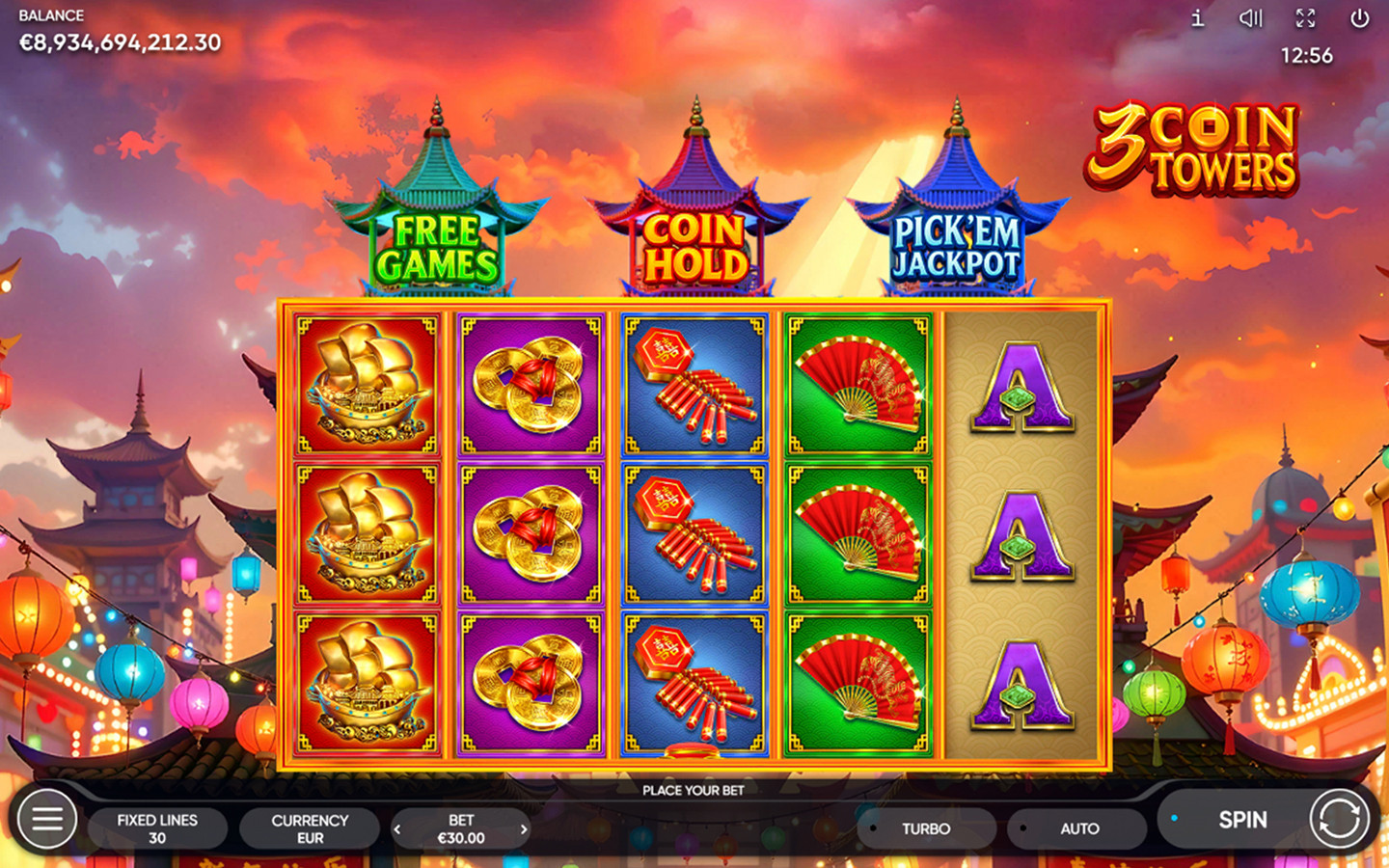1389x868 pixels.
Task: Increase the bet with right chevron
Action: coord(526,827)
